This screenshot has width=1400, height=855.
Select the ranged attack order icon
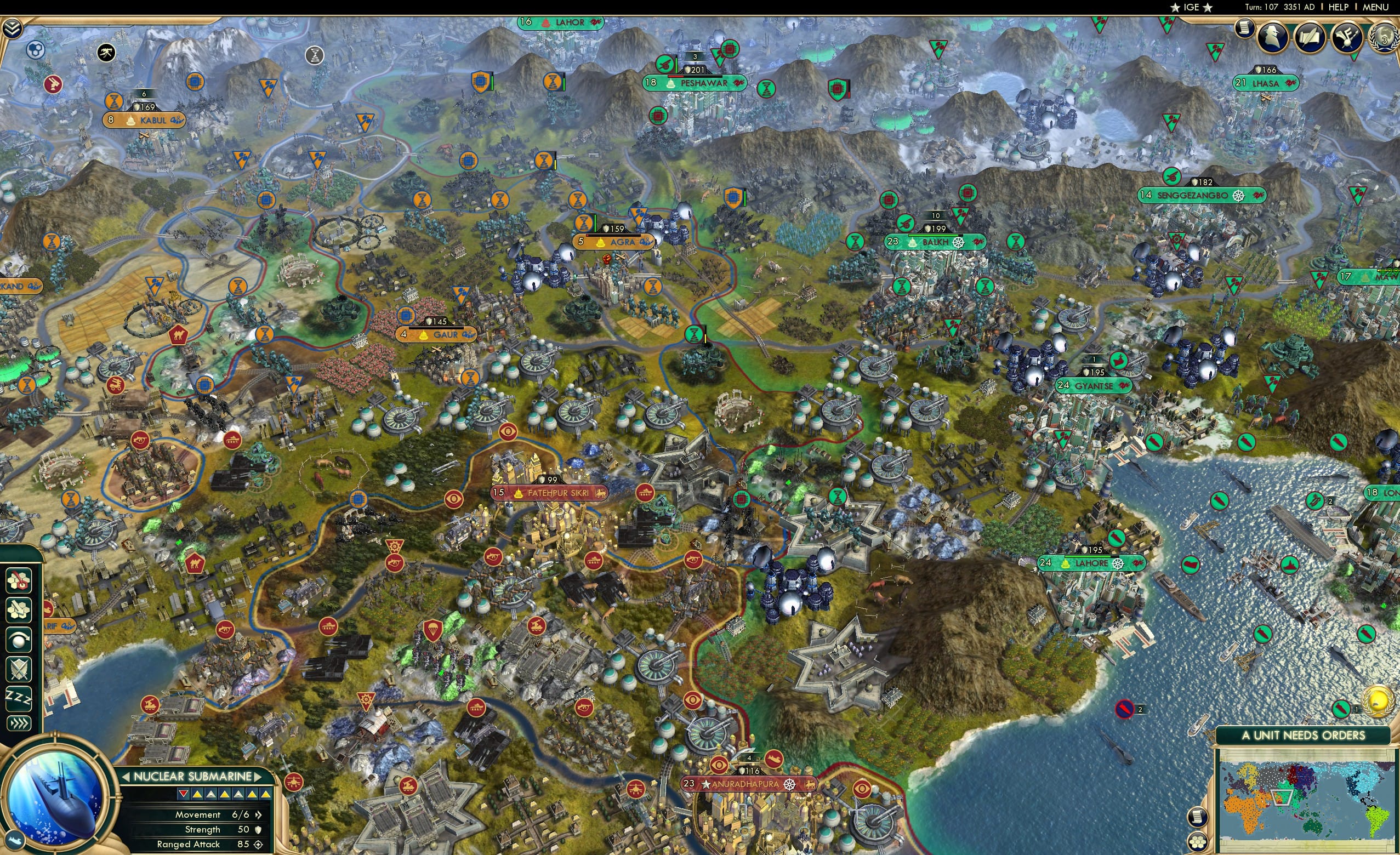pos(19,581)
